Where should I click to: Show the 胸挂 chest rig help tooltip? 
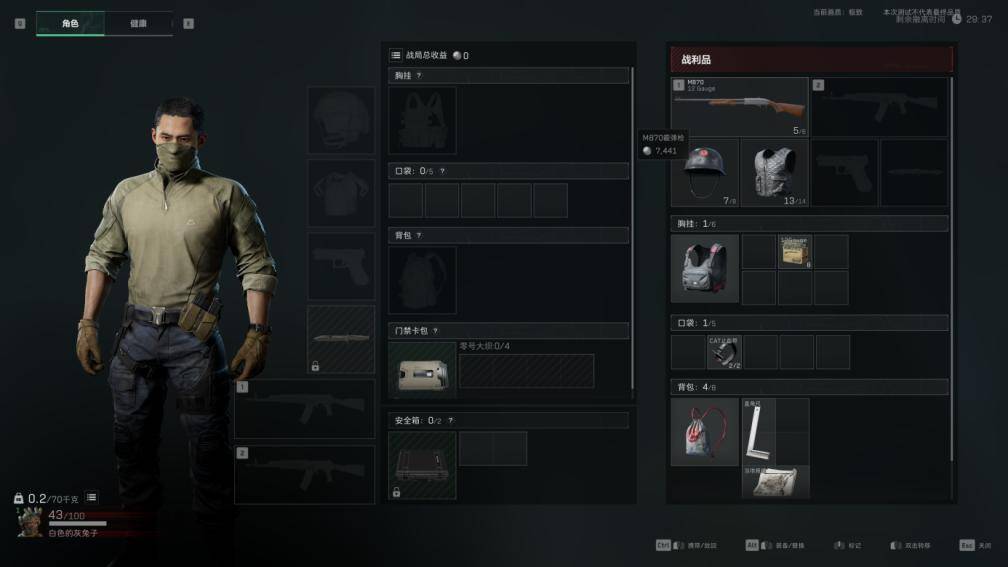click(x=419, y=75)
